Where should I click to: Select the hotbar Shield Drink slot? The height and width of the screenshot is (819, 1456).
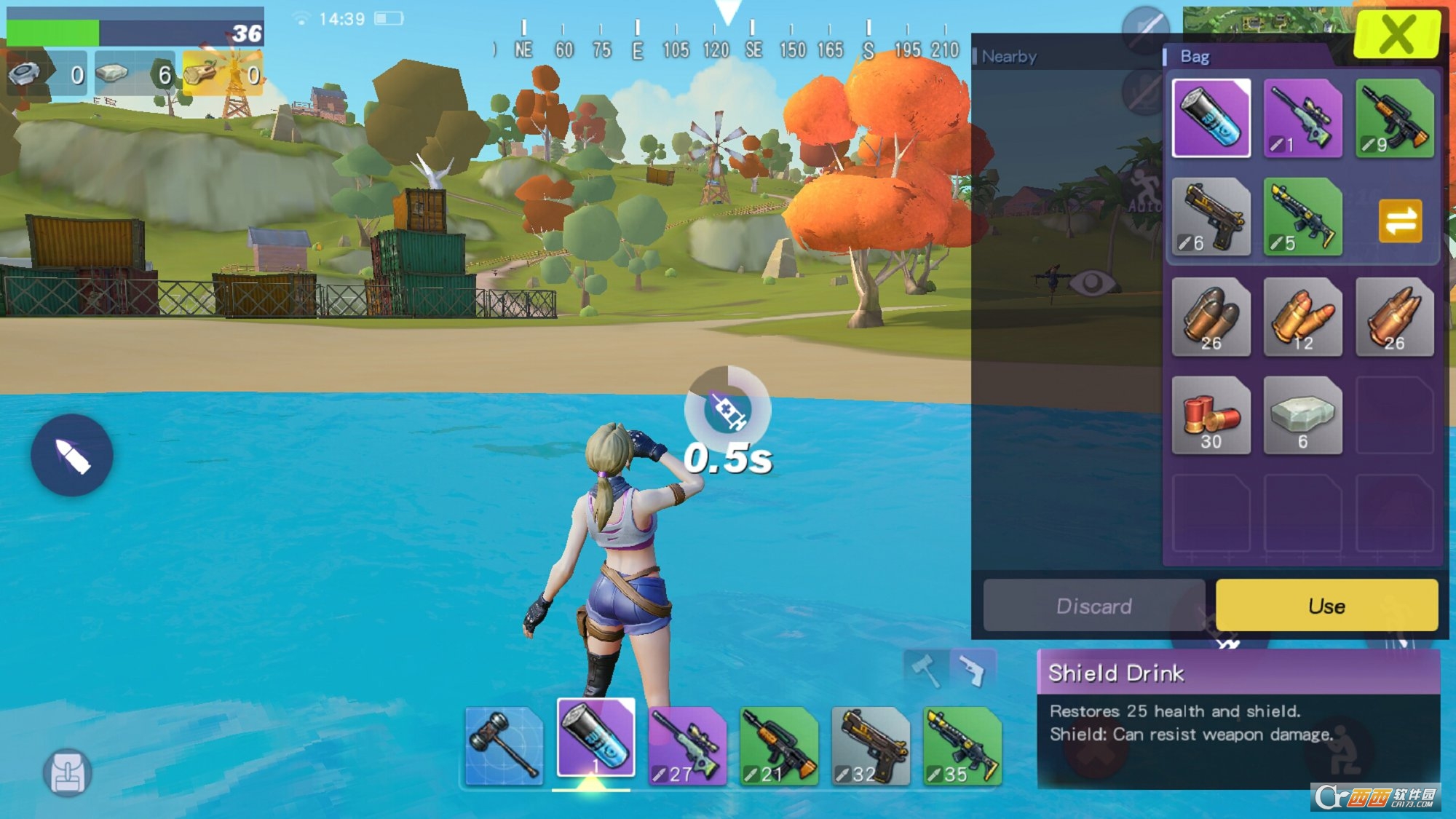[x=596, y=738]
